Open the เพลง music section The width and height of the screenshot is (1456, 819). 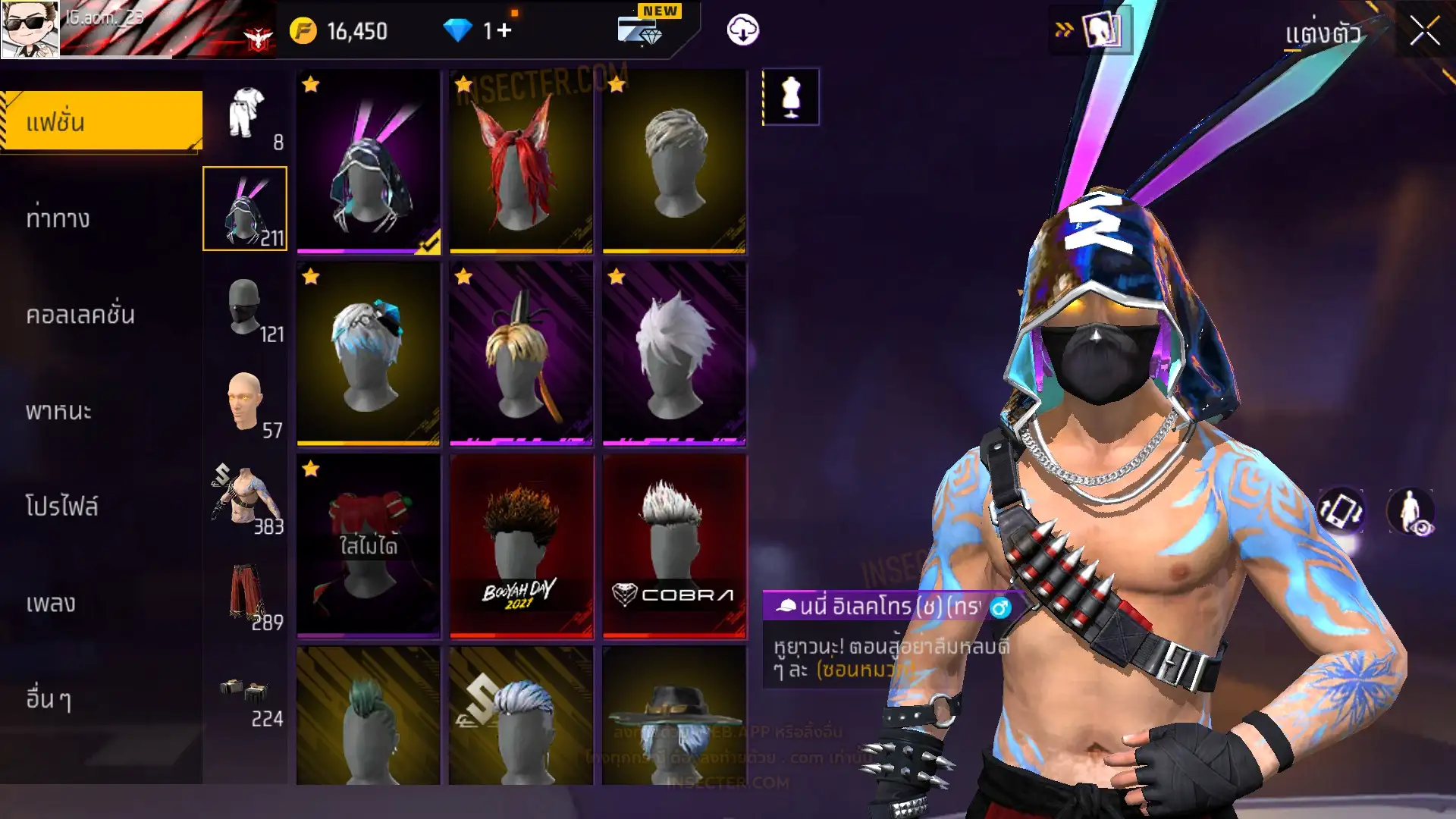click(x=51, y=604)
